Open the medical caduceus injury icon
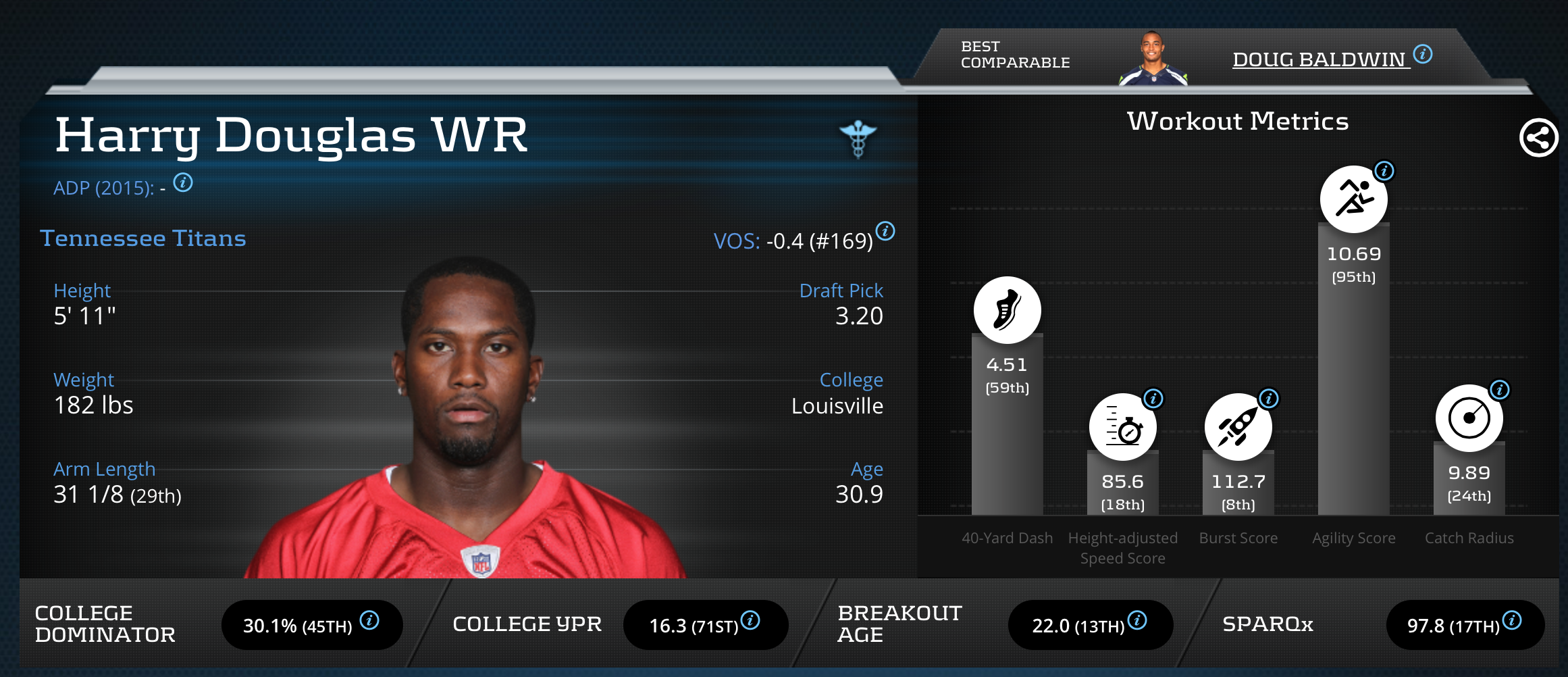This screenshot has width=1568, height=677. click(x=858, y=139)
